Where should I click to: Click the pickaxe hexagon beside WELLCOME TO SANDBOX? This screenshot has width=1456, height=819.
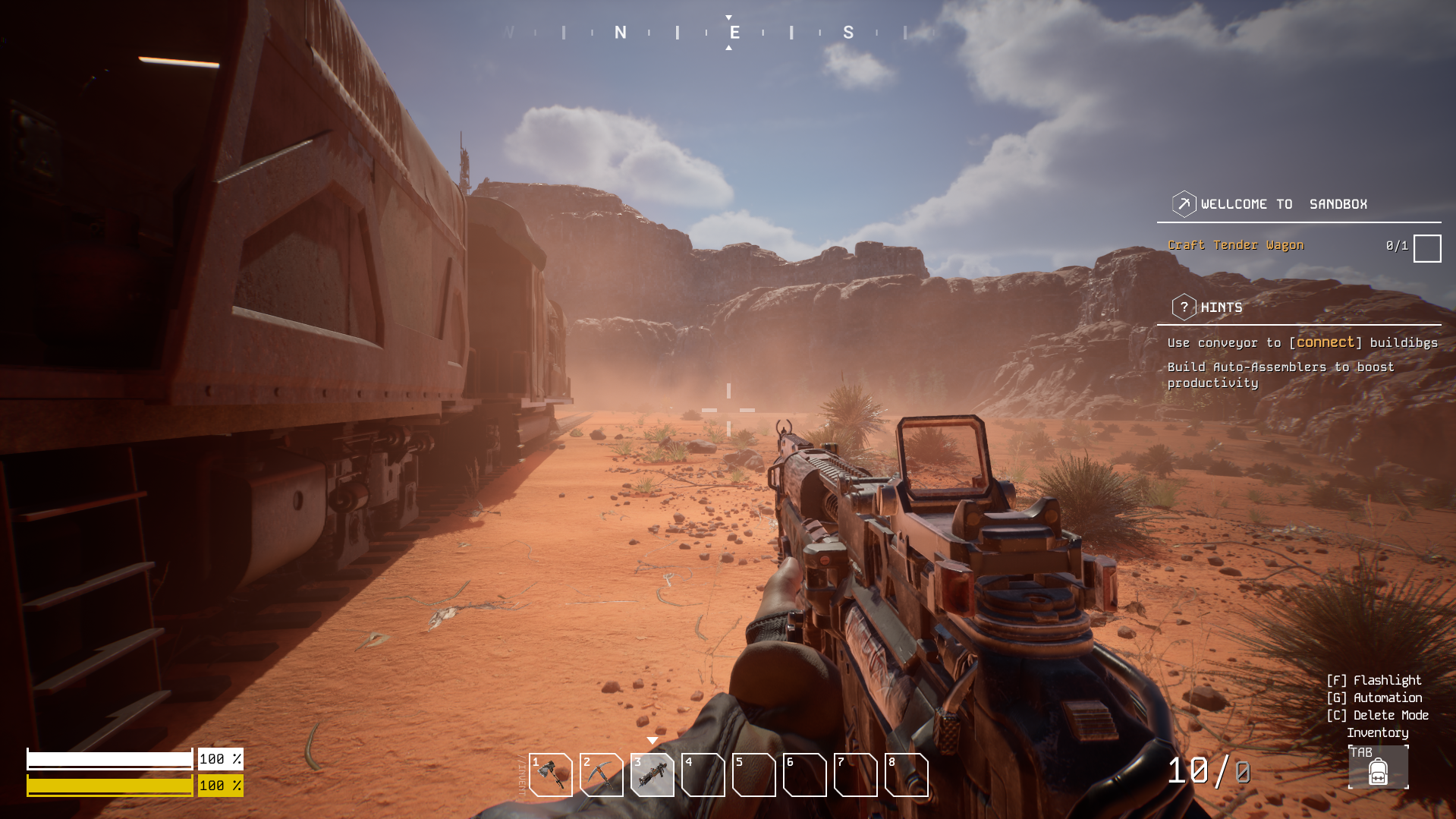(1183, 203)
